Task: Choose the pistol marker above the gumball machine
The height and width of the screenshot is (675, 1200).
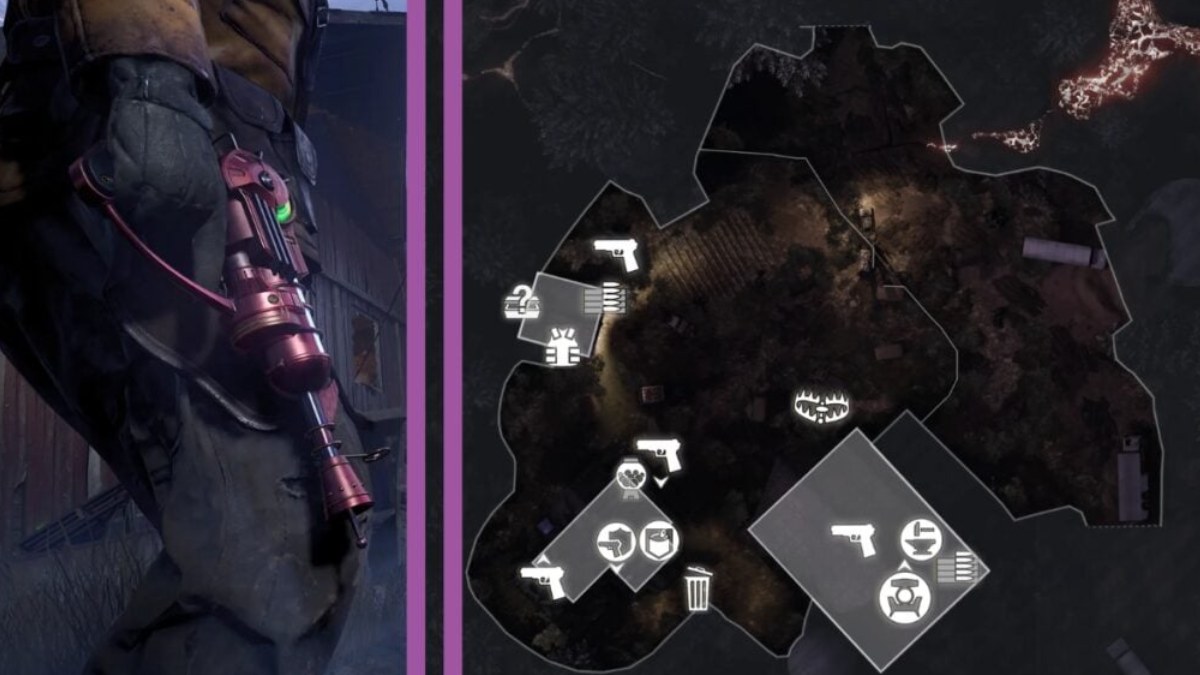Action: click(x=658, y=455)
